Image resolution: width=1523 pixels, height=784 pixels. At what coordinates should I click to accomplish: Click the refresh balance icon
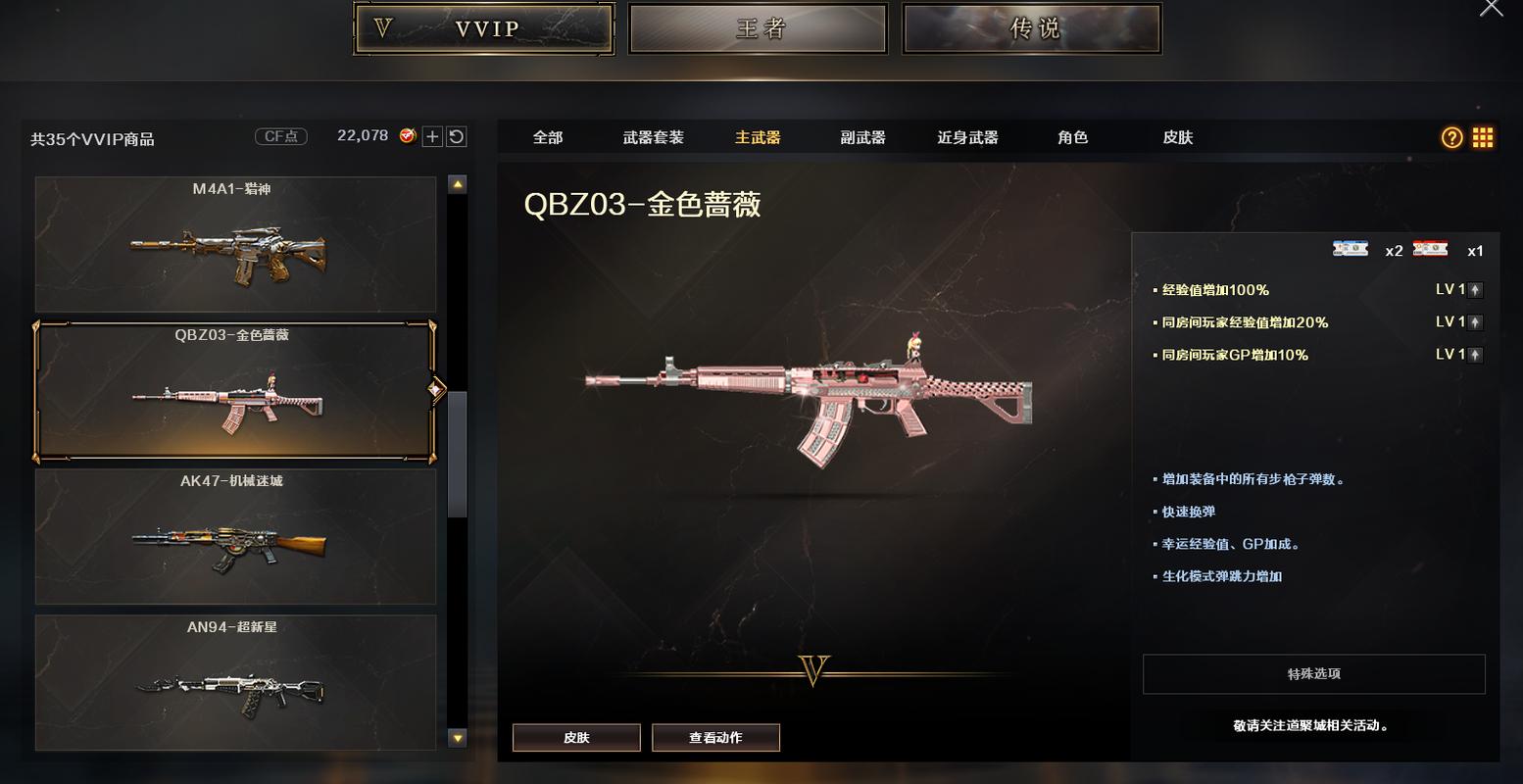pyautogui.click(x=455, y=136)
